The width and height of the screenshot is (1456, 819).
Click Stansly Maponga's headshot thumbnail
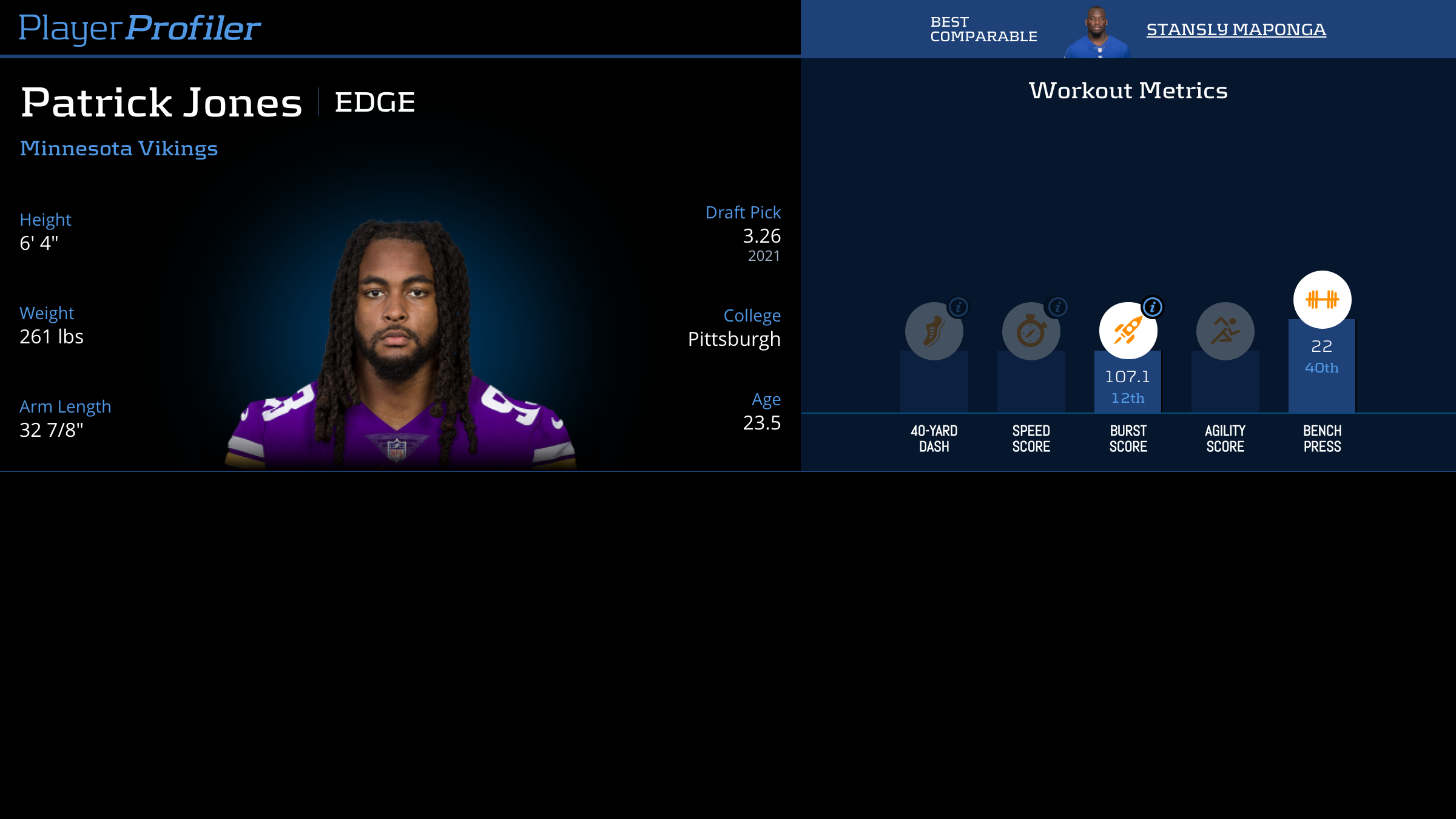tap(1097, 32)
